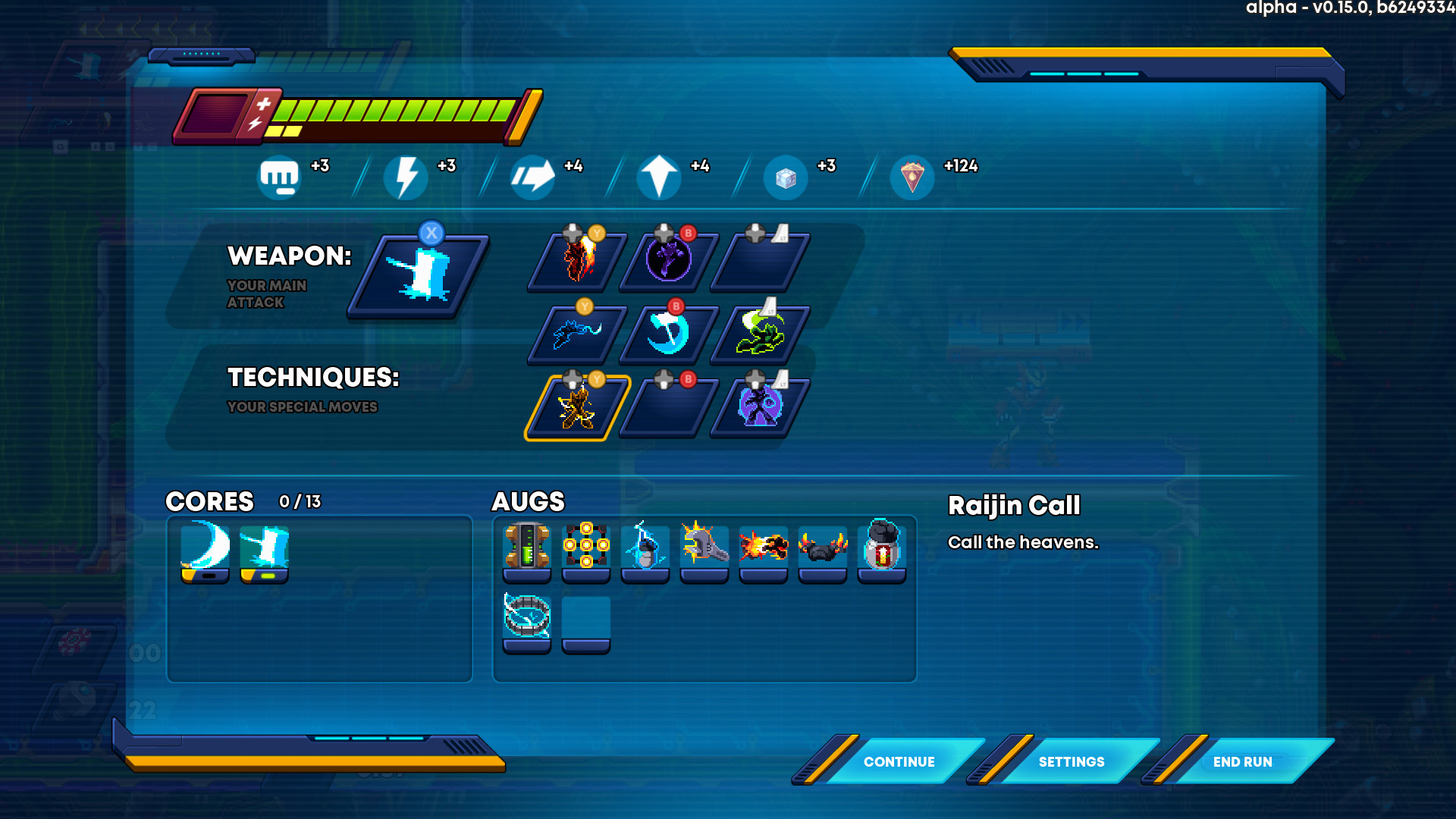Expand the golden coin grid aug

[x=585, y=546]
